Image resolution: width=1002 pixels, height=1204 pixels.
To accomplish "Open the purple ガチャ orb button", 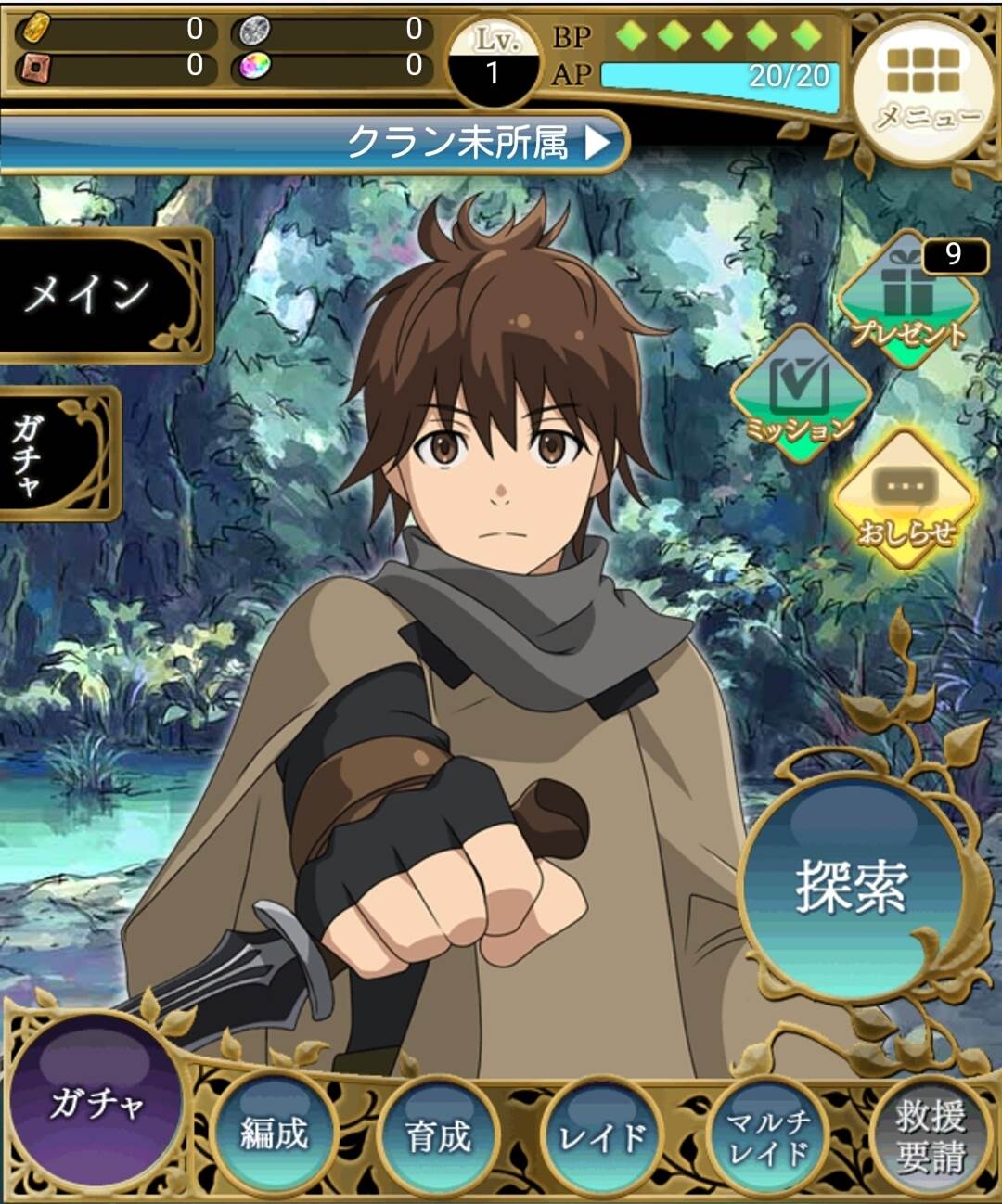I will [x=96, y=1103].
